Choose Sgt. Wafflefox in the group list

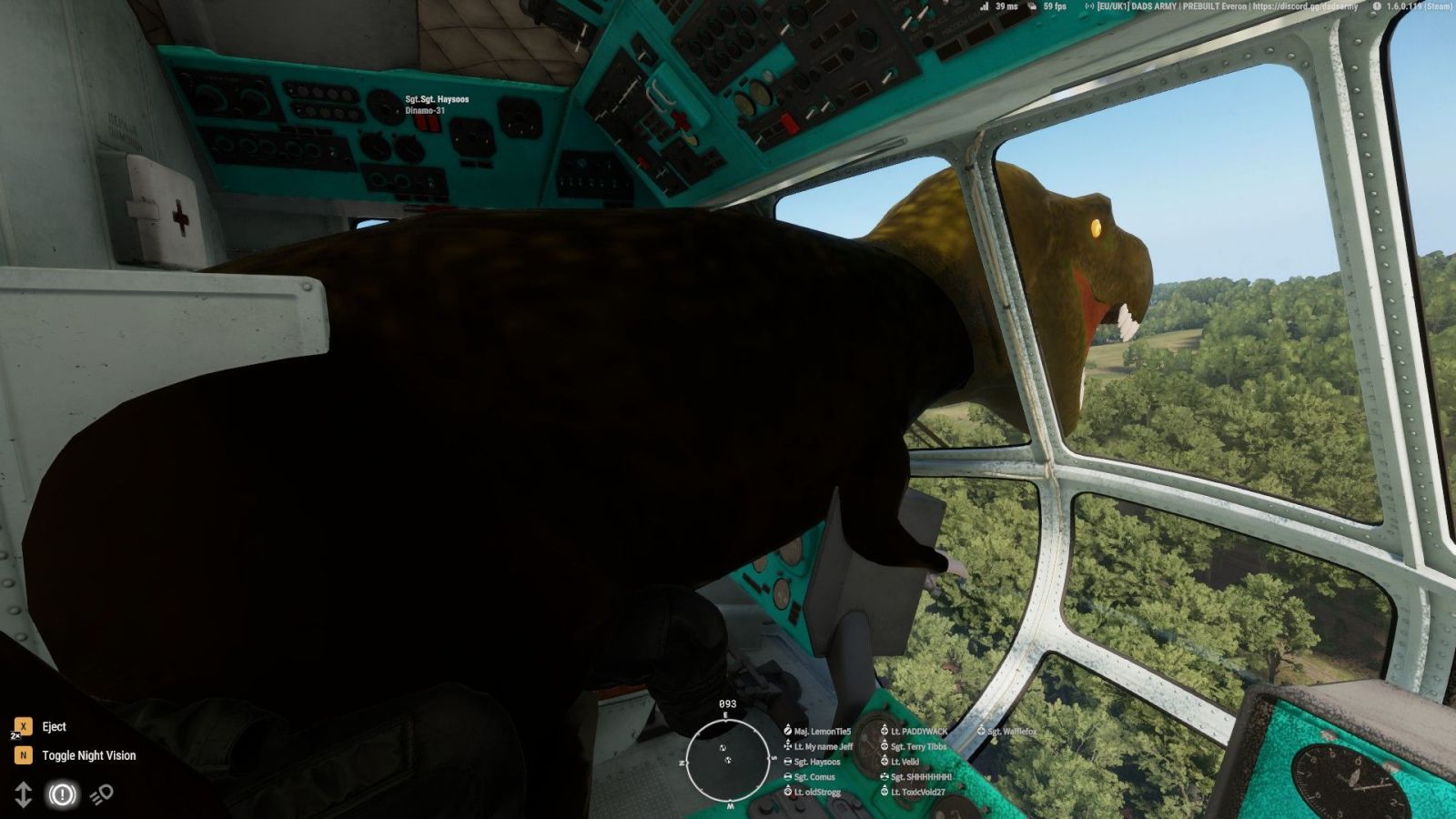pos(1011,732)
